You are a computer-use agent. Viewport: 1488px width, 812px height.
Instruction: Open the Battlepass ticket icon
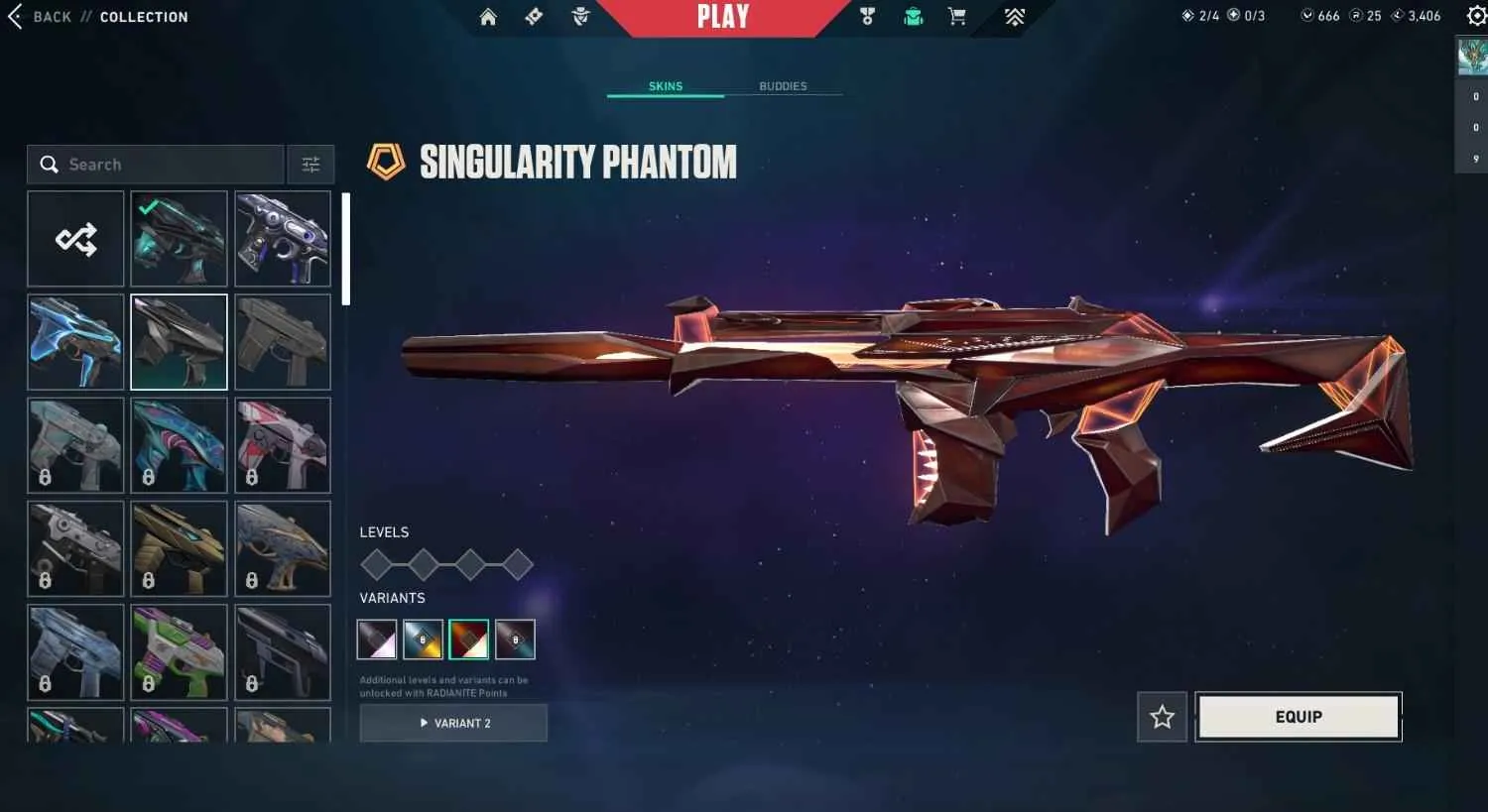click(x=533, y=17)
